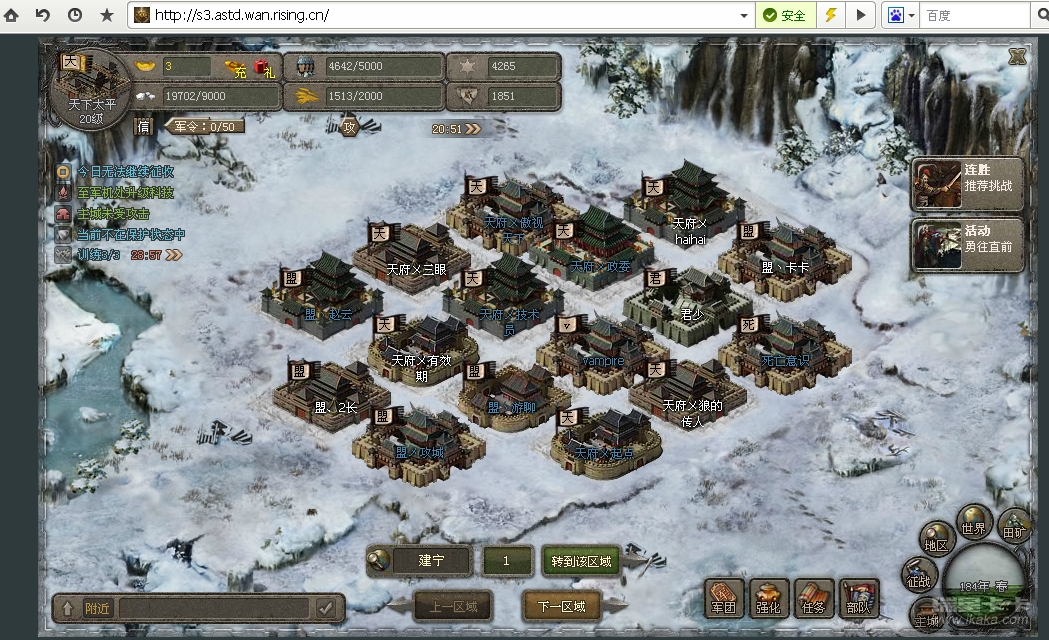Image resolution: width=1049 pixels, height=640 pixels.
Task: Open the 征战 campaign screen
Action: (918, 575)
